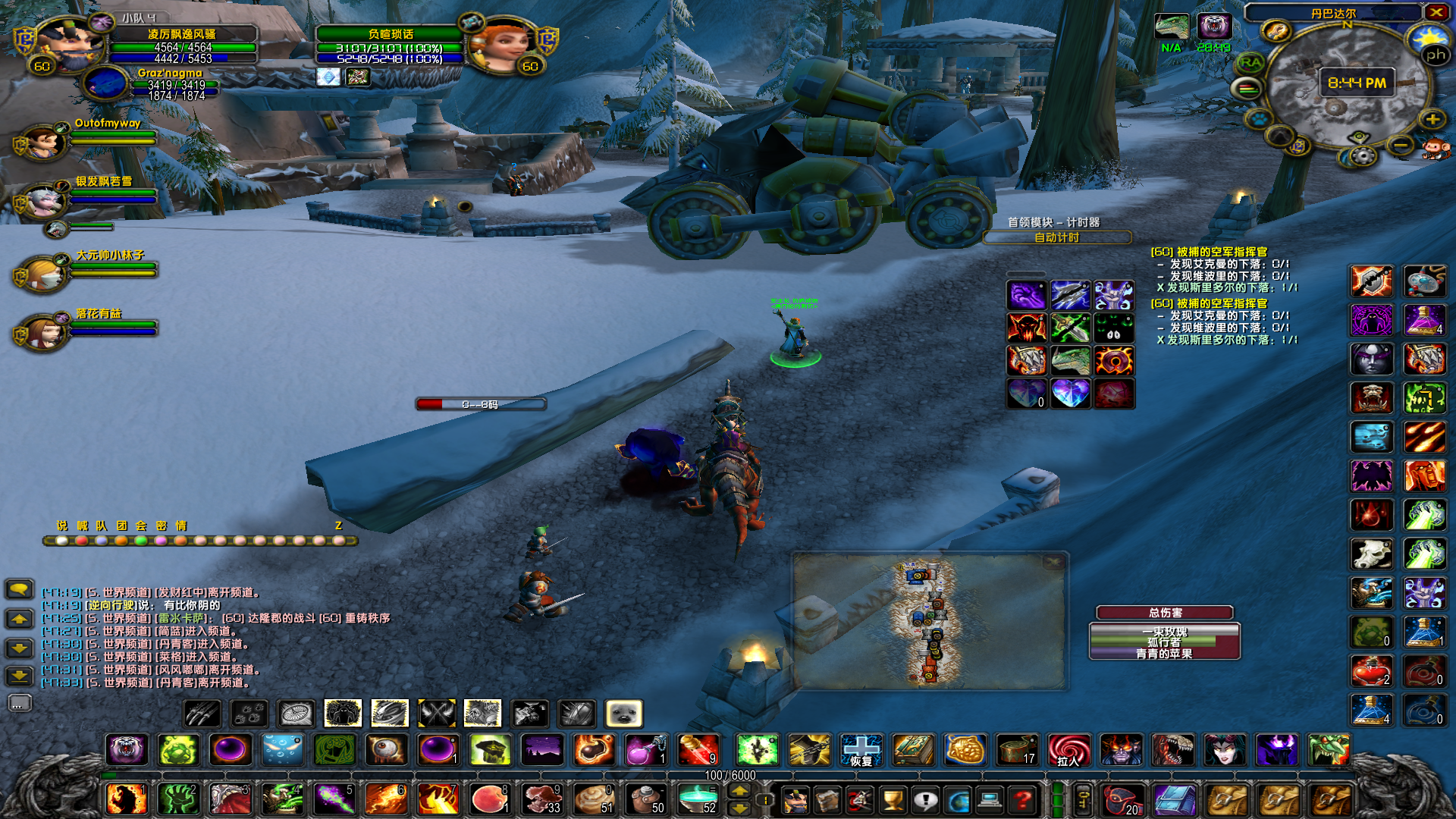This screenshot has height=819, width=1456.
Task: Close the minimap with the red X
Action: 1436,12
